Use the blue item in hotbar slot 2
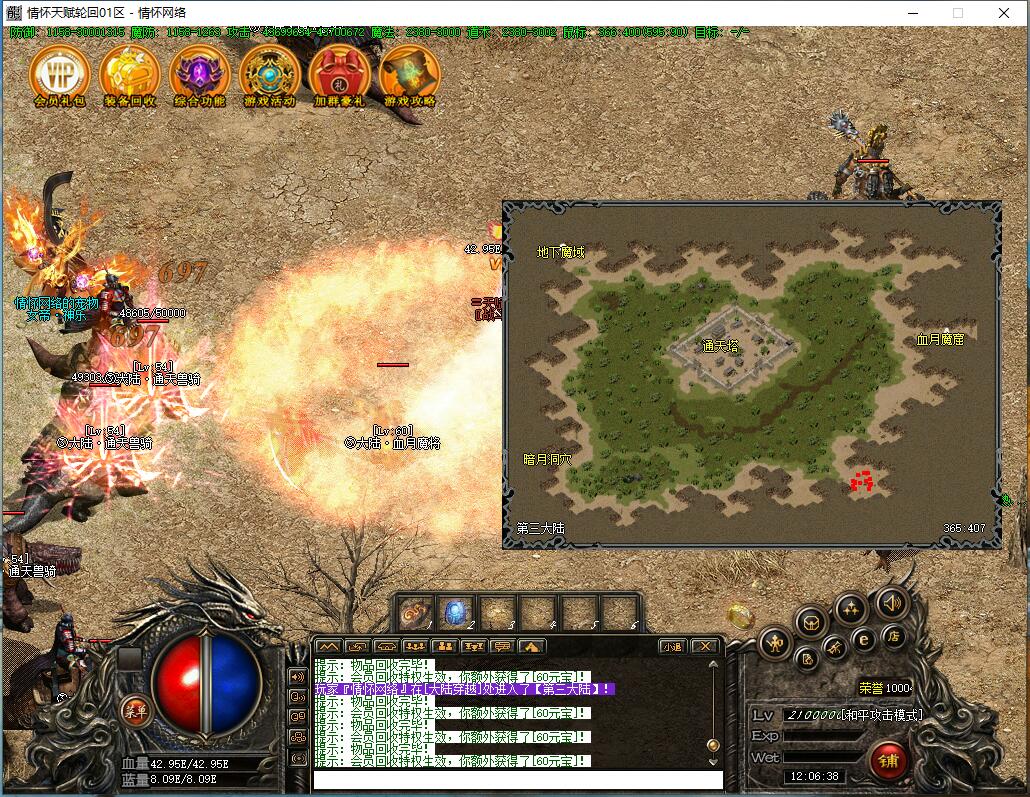The width and height of the screenshot is (1030, 797). 455,612
